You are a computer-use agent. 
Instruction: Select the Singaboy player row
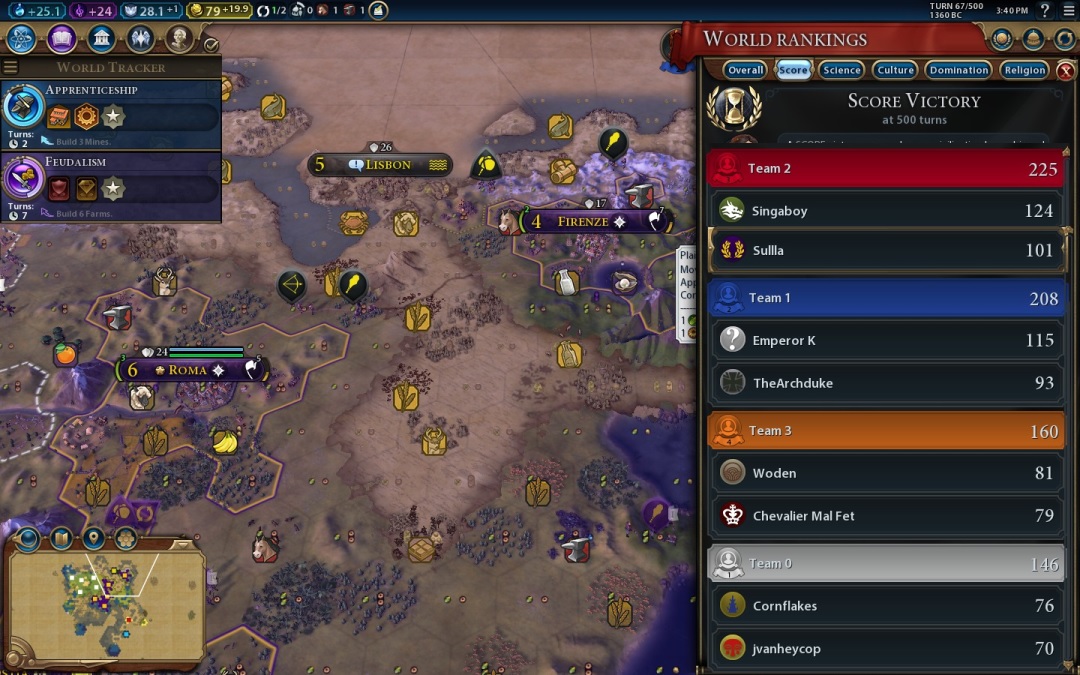click(885, 211)
